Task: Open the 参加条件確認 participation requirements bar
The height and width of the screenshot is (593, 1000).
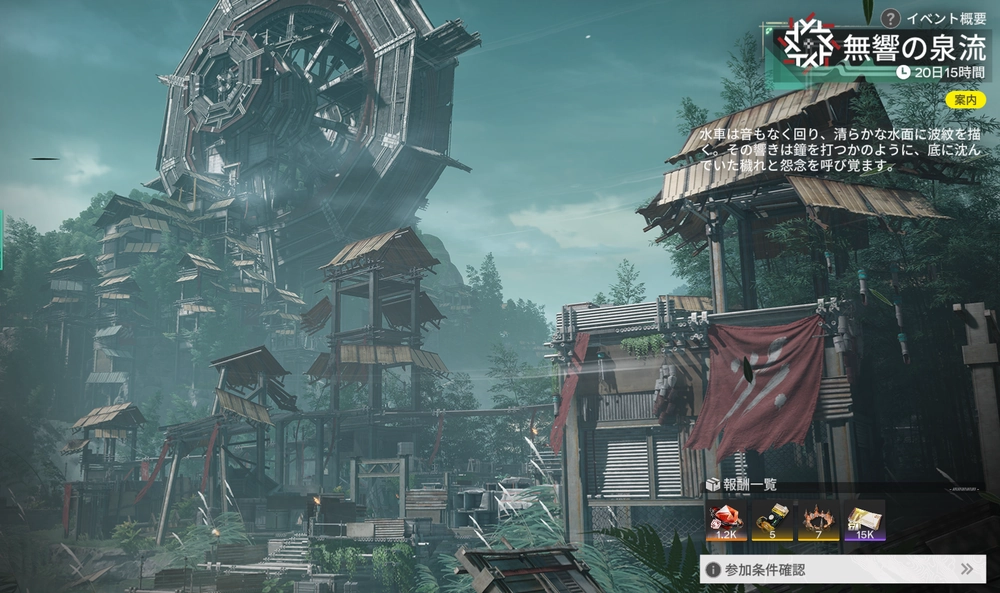Action: click(843, 569)
